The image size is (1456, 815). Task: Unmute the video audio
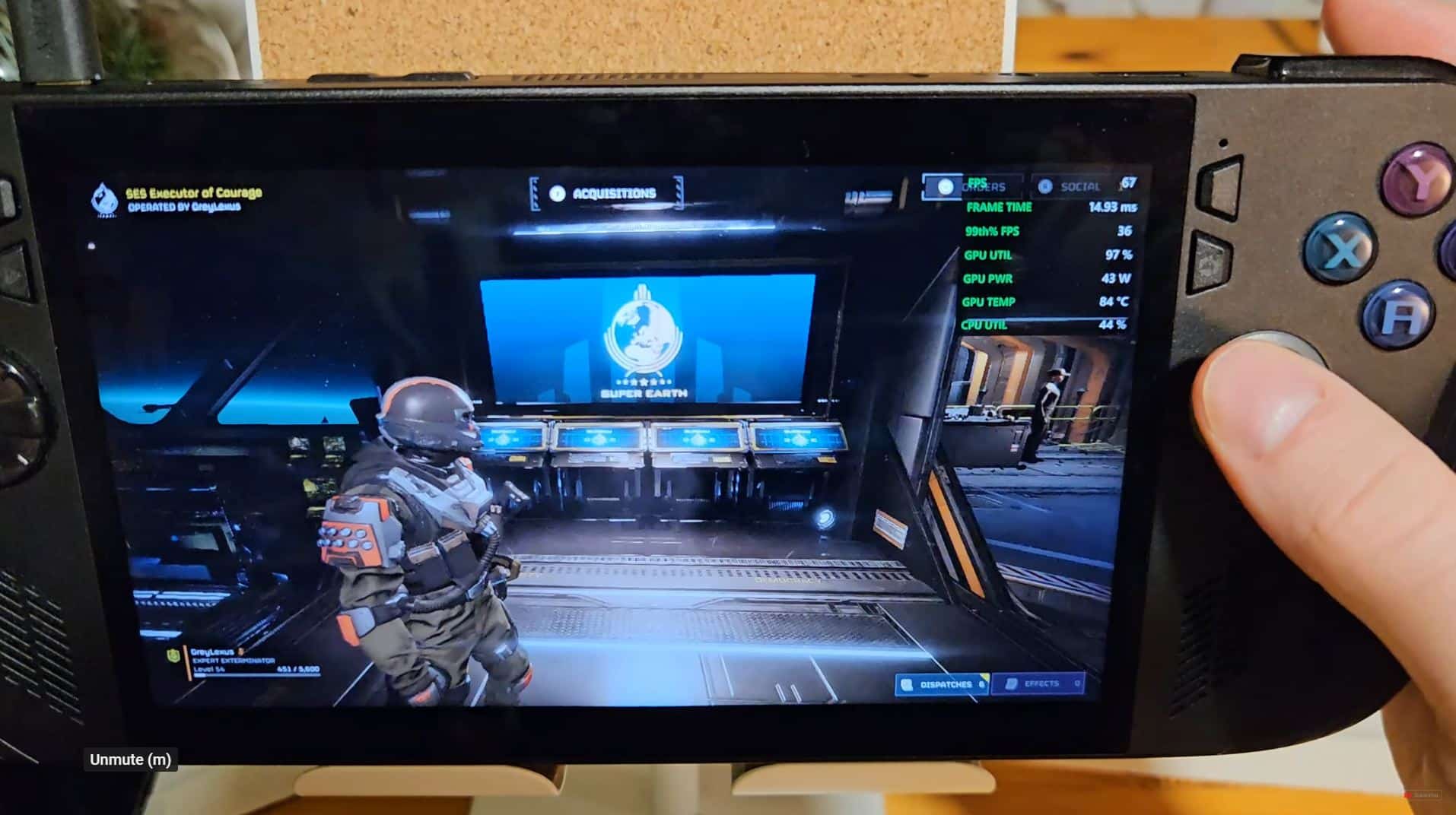pyautogui.click(x=131, y=759)
